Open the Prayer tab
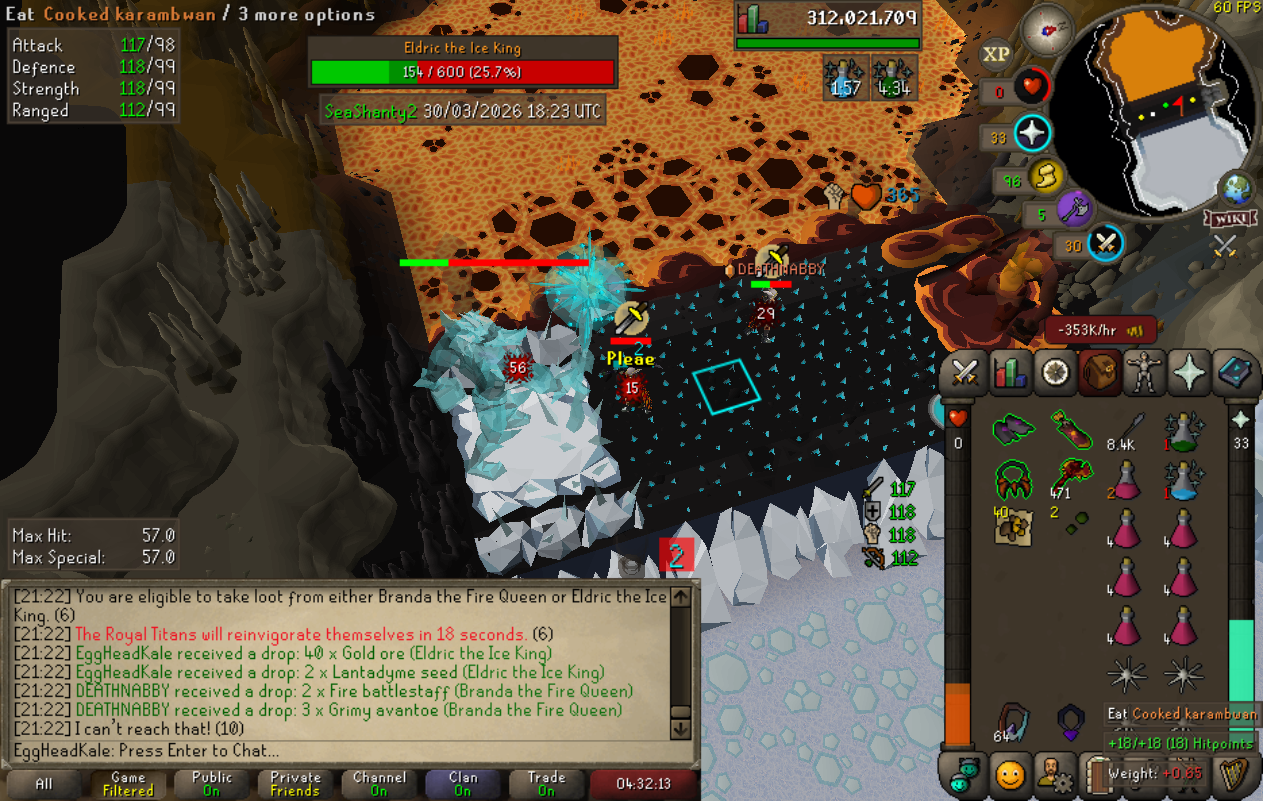This screenshot has height=801, width=1263. click(1190, 373)
